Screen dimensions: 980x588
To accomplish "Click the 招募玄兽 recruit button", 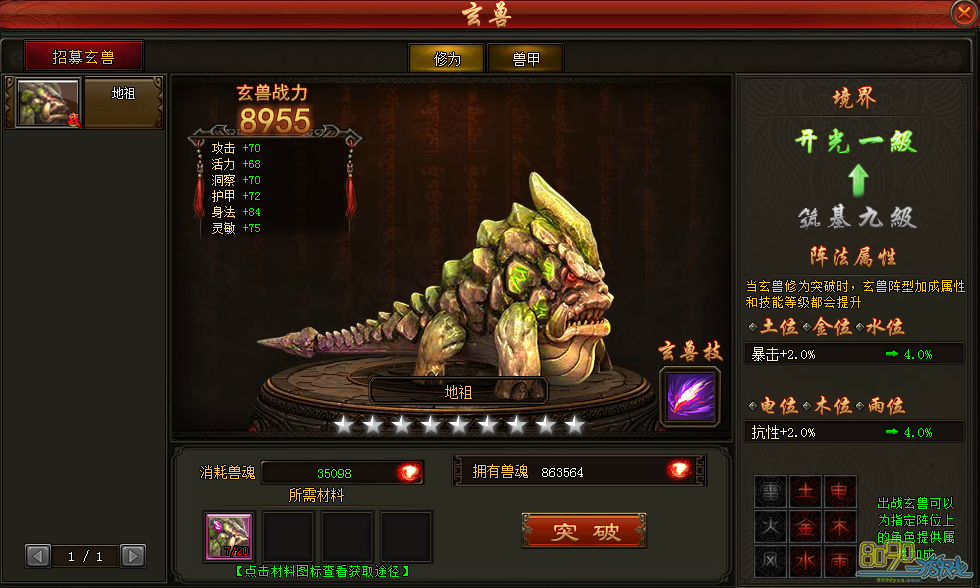I will (84, 57).
